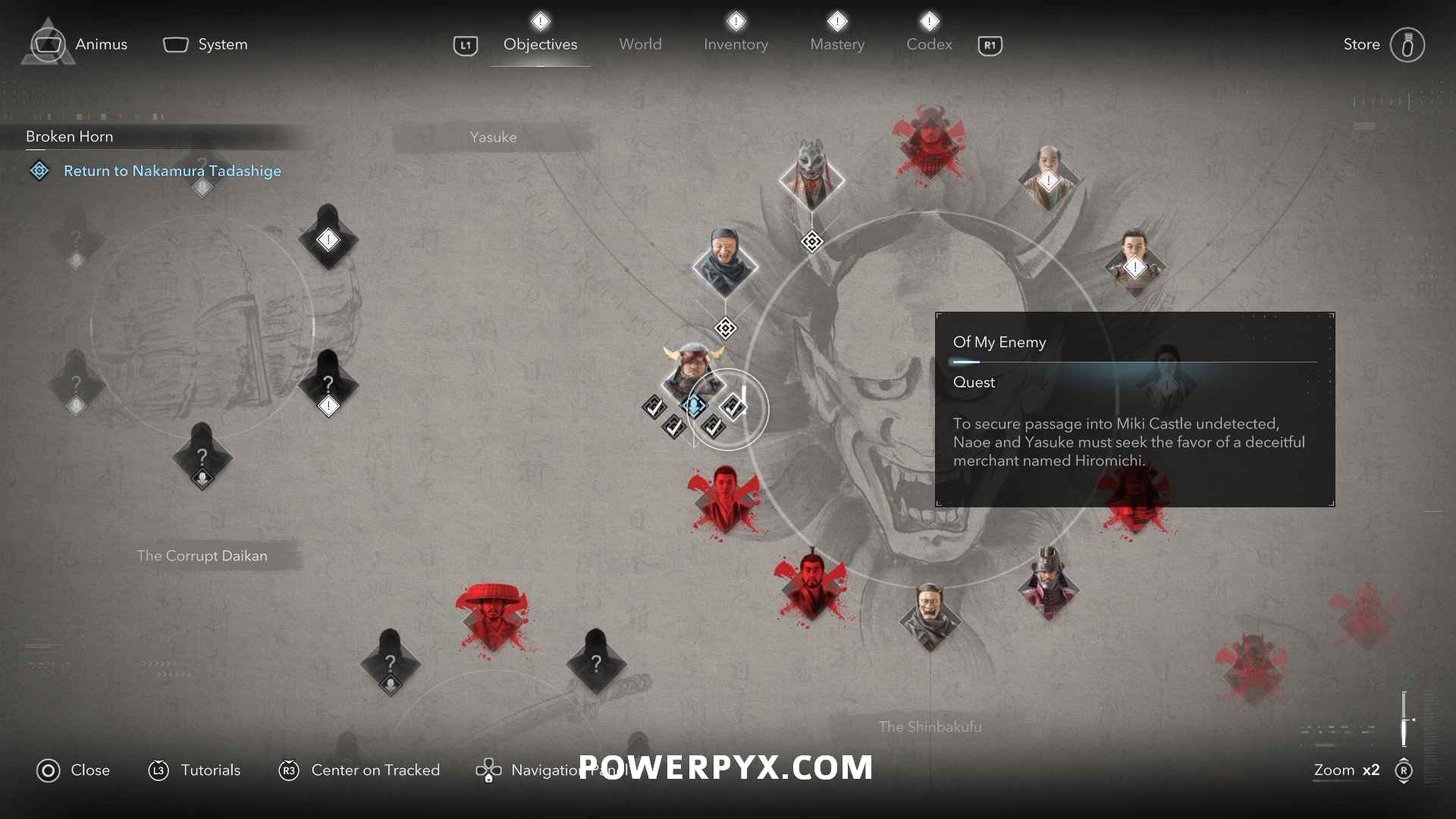Choose the horned-helmet warrior portrait

point(693,372)
